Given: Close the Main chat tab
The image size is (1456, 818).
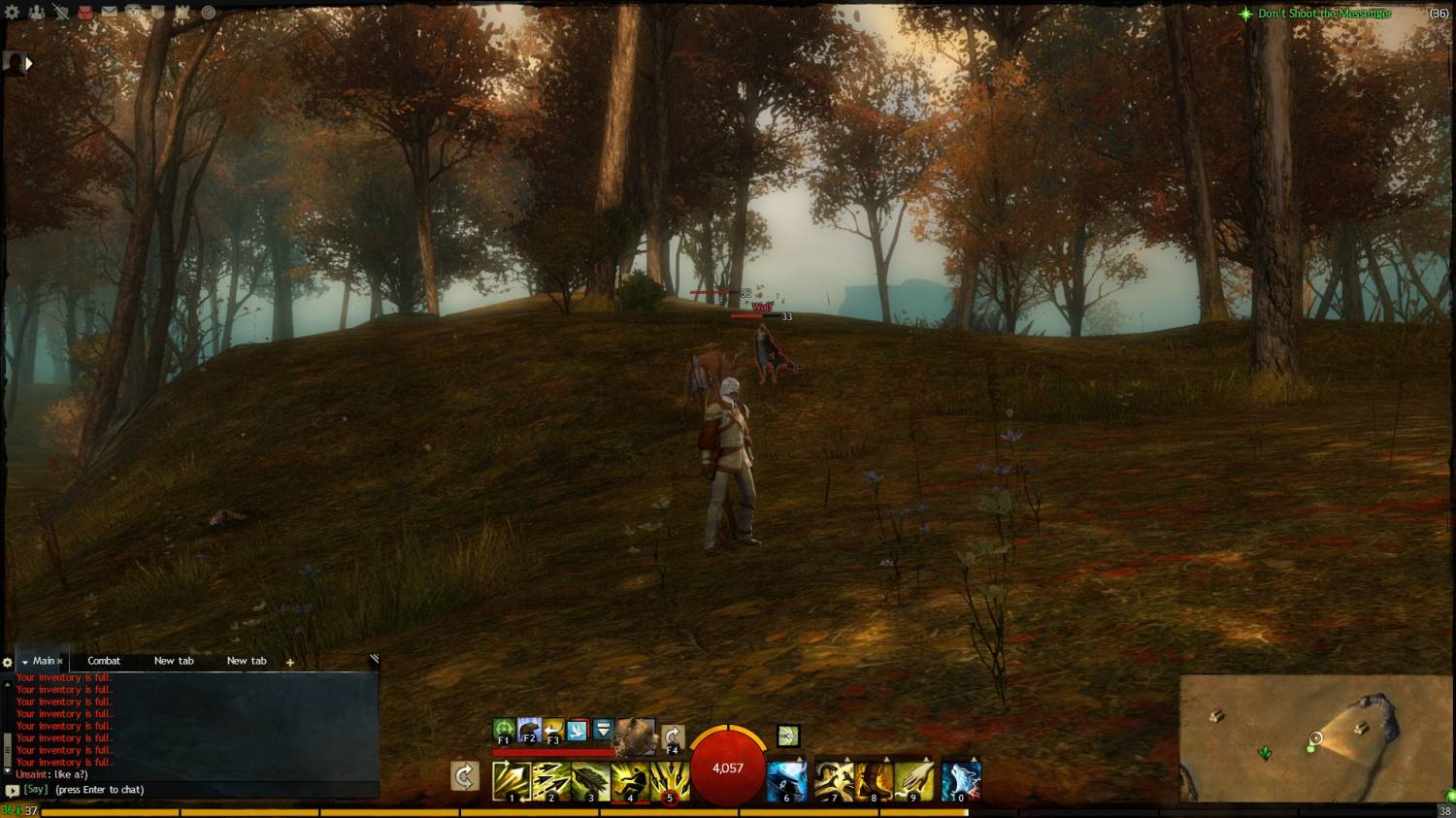Looking at the screenshot, I should [x=60, y=662].
